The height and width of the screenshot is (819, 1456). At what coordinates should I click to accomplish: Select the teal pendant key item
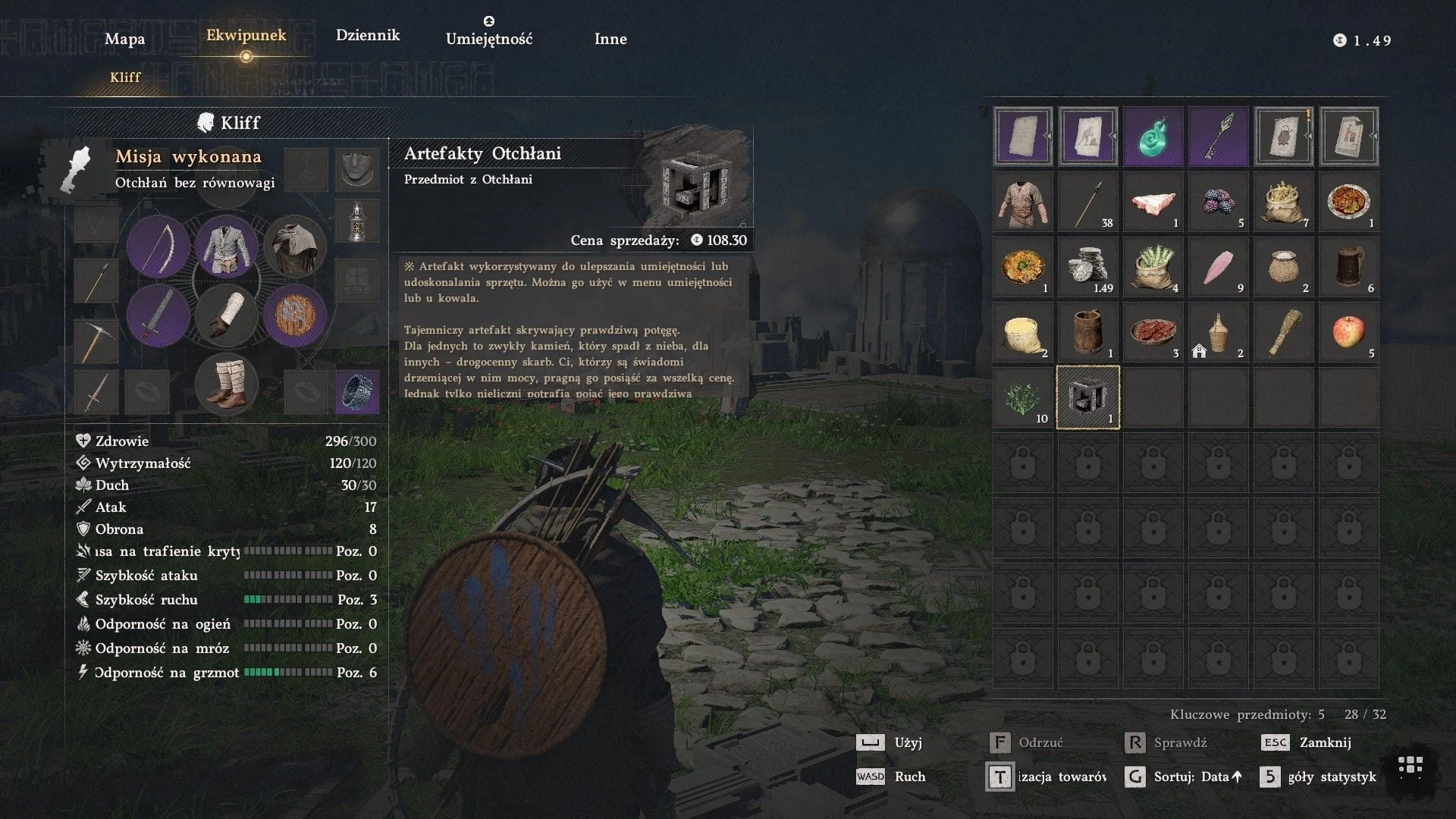tap(1153, 136)
